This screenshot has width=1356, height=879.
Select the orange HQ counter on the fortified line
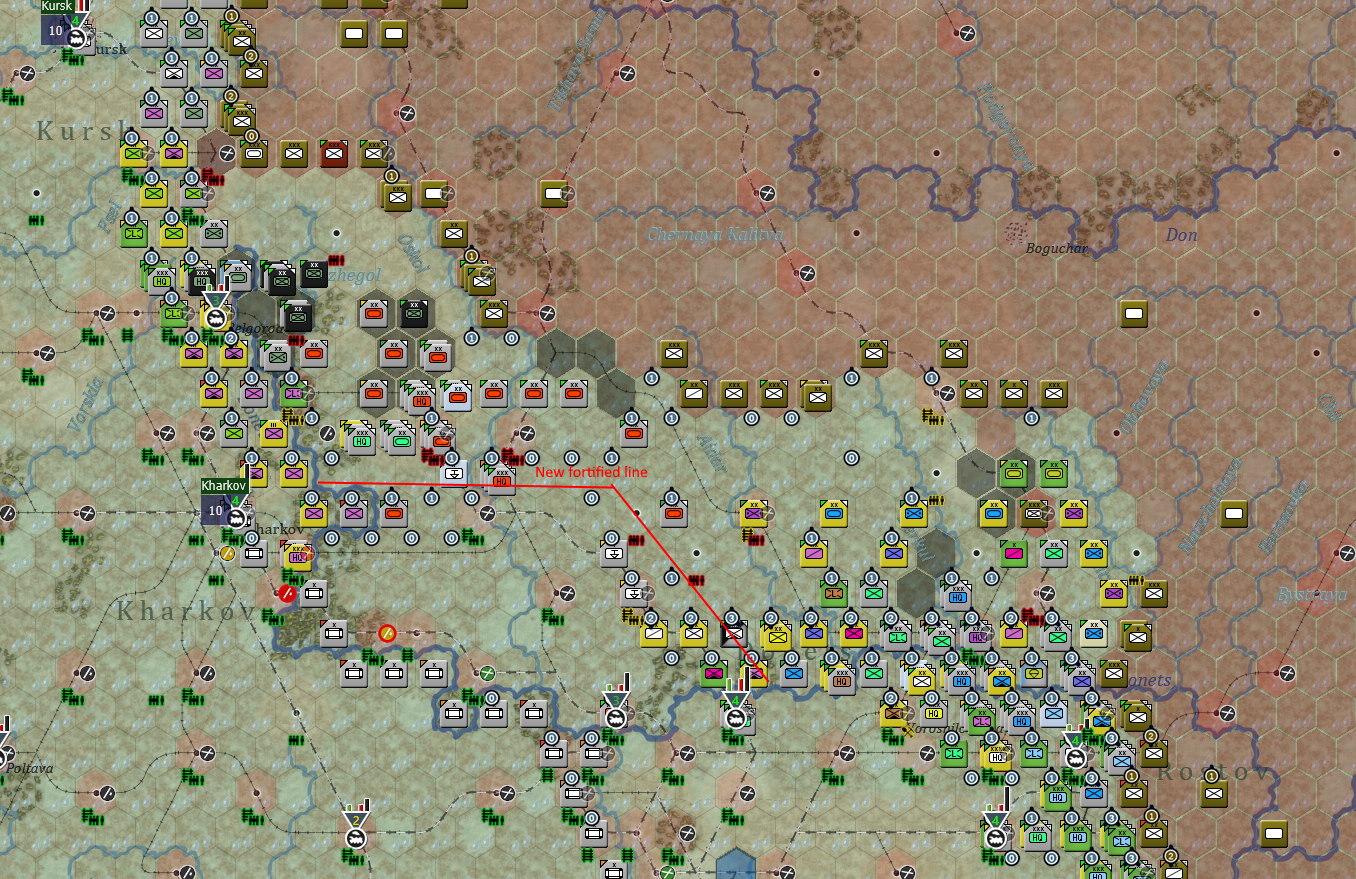[x=502, y=482]
